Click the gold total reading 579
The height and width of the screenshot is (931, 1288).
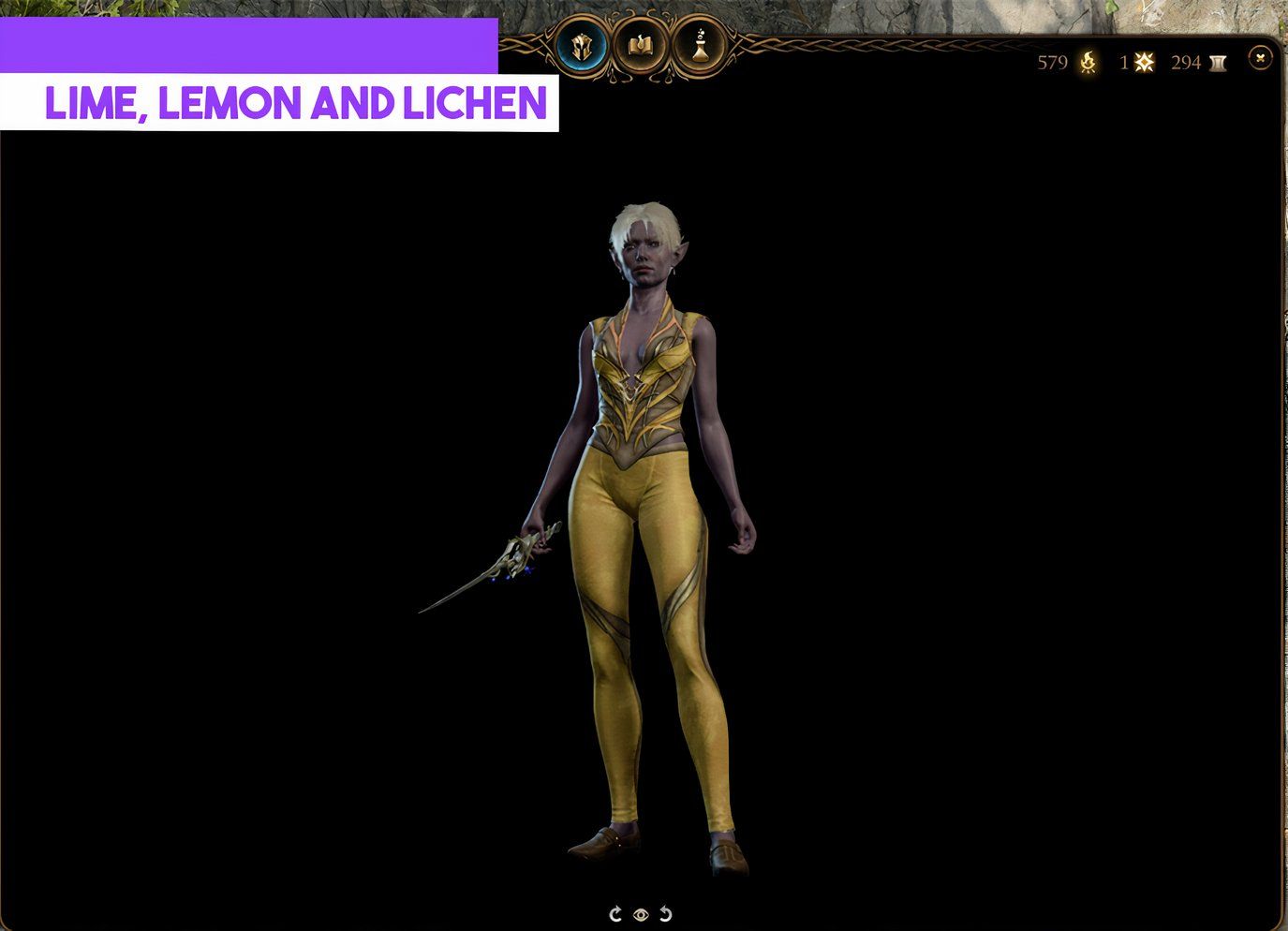1053,62
